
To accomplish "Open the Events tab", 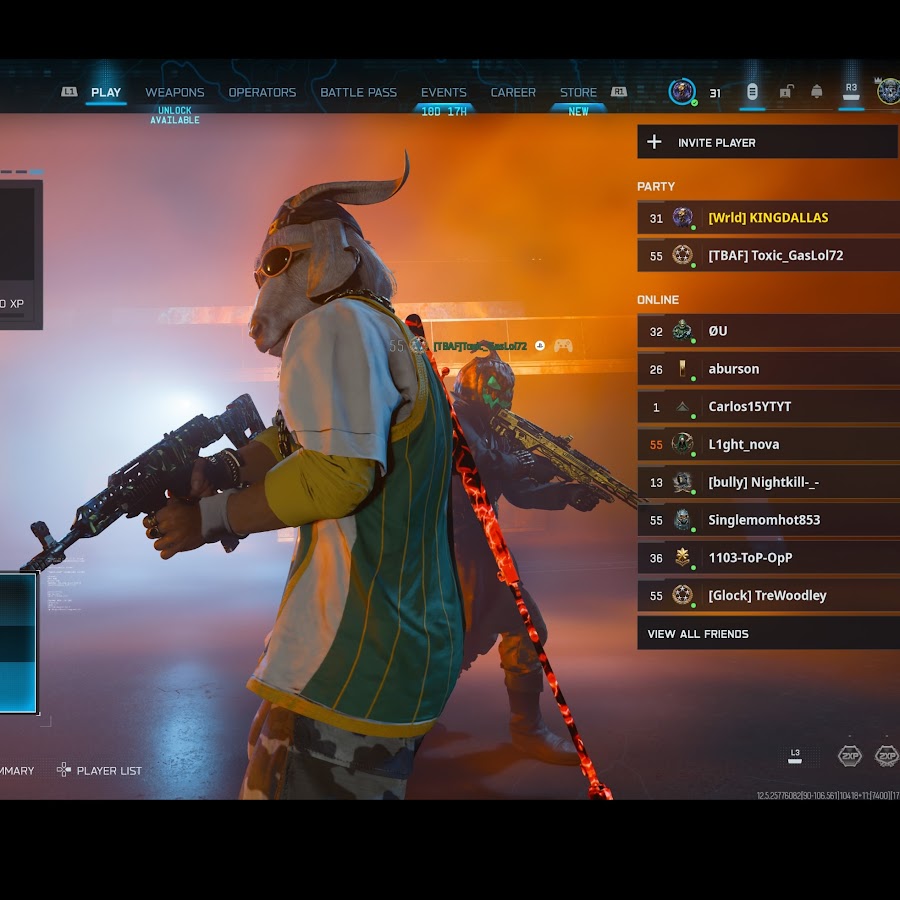I will click(x=443, y=93).
